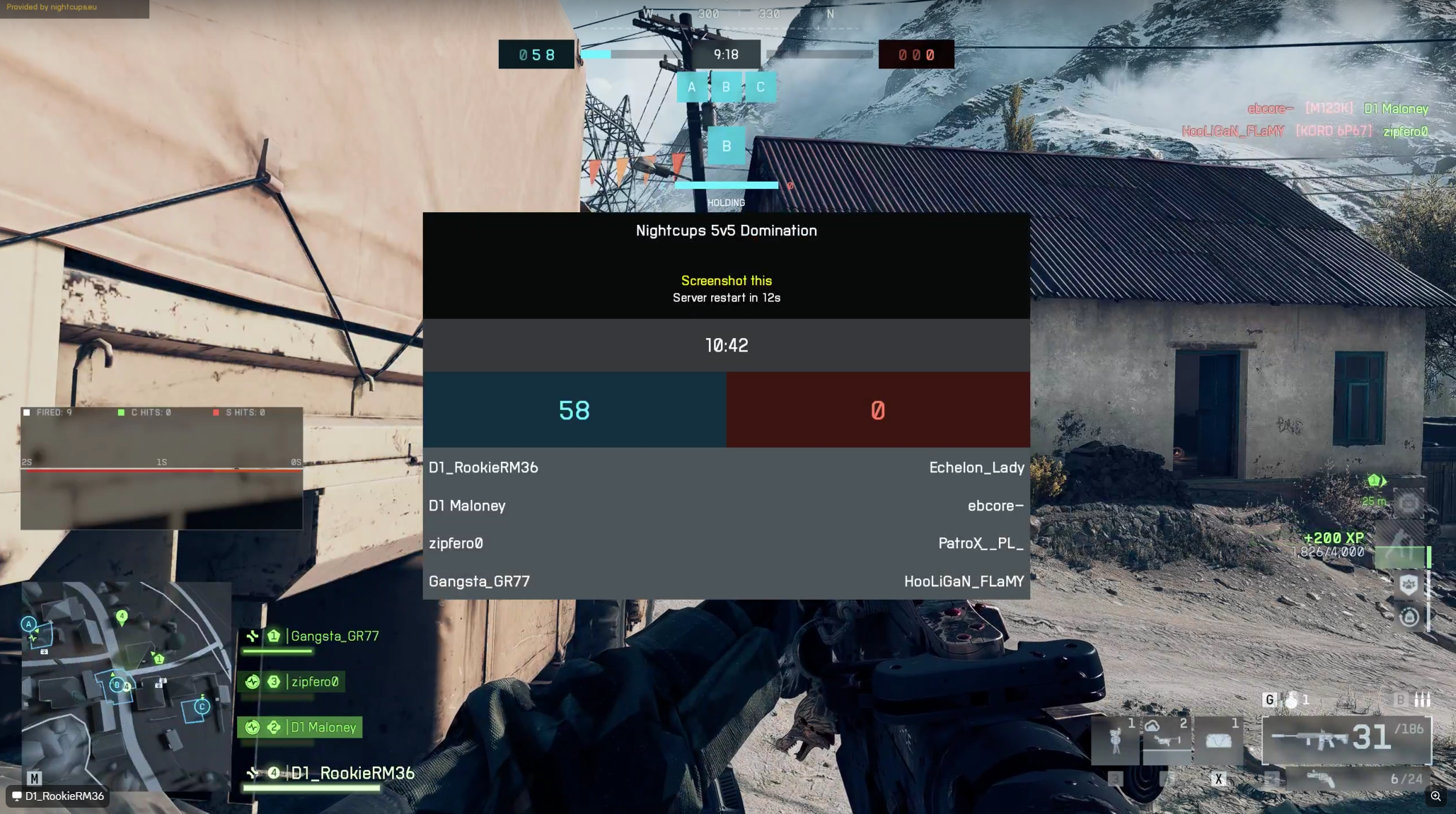Click objective A flag in top bar
The height and width of the screenshot is (814, 1456).
coord(691,88)
